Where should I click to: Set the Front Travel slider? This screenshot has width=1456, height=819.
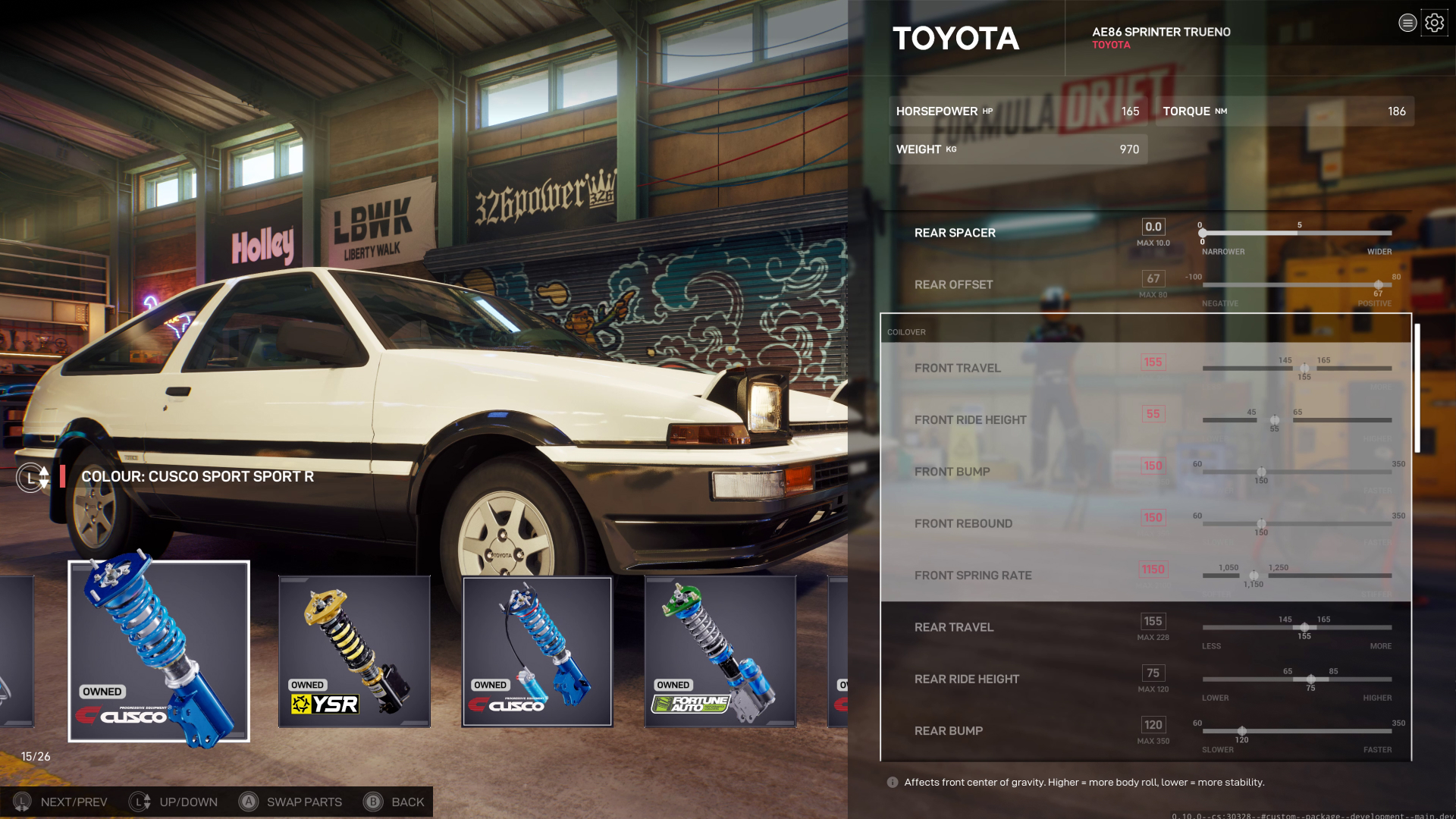tap(1304, 369)
